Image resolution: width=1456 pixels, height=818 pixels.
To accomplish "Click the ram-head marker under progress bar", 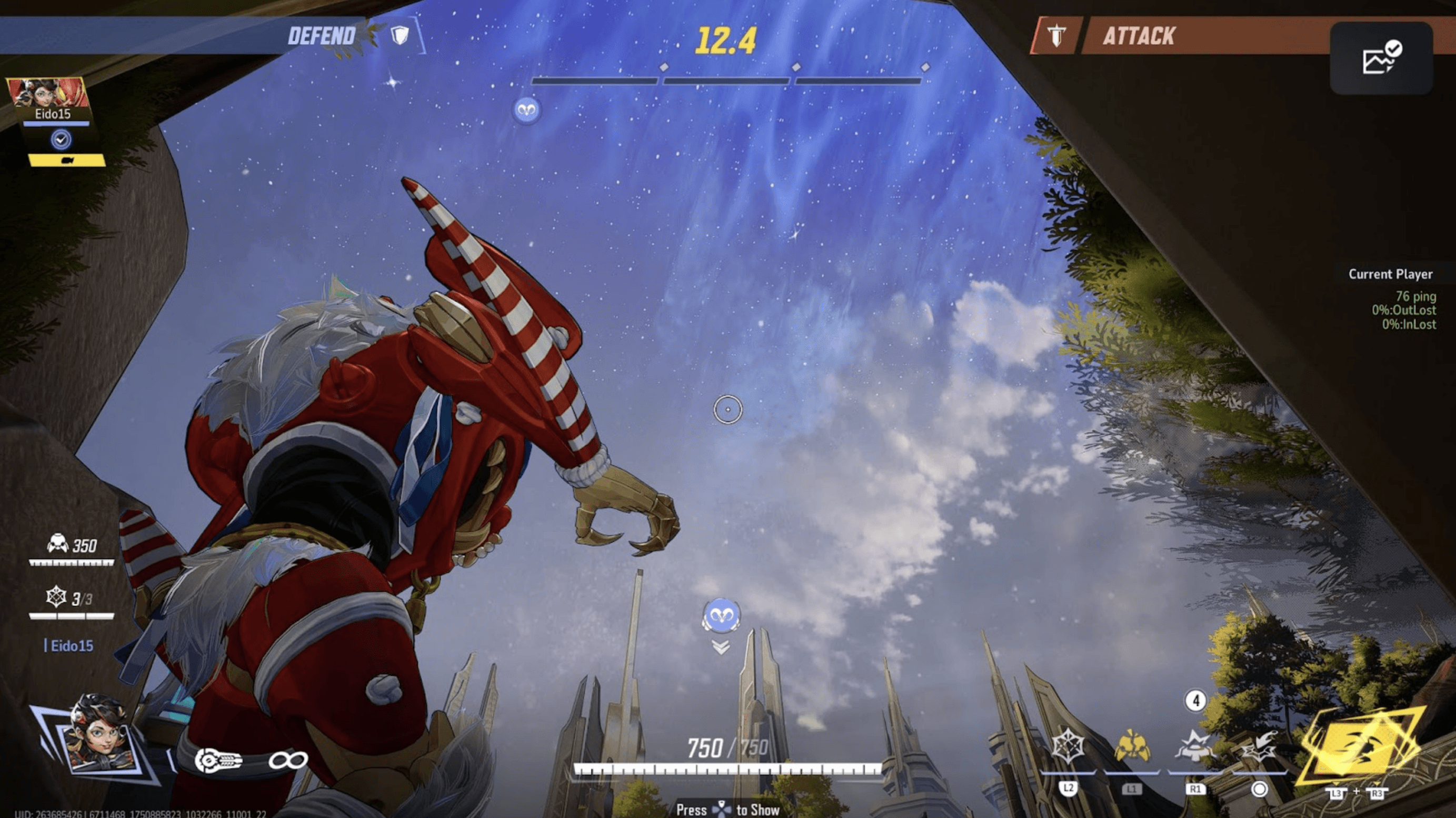I will point(526,109).
